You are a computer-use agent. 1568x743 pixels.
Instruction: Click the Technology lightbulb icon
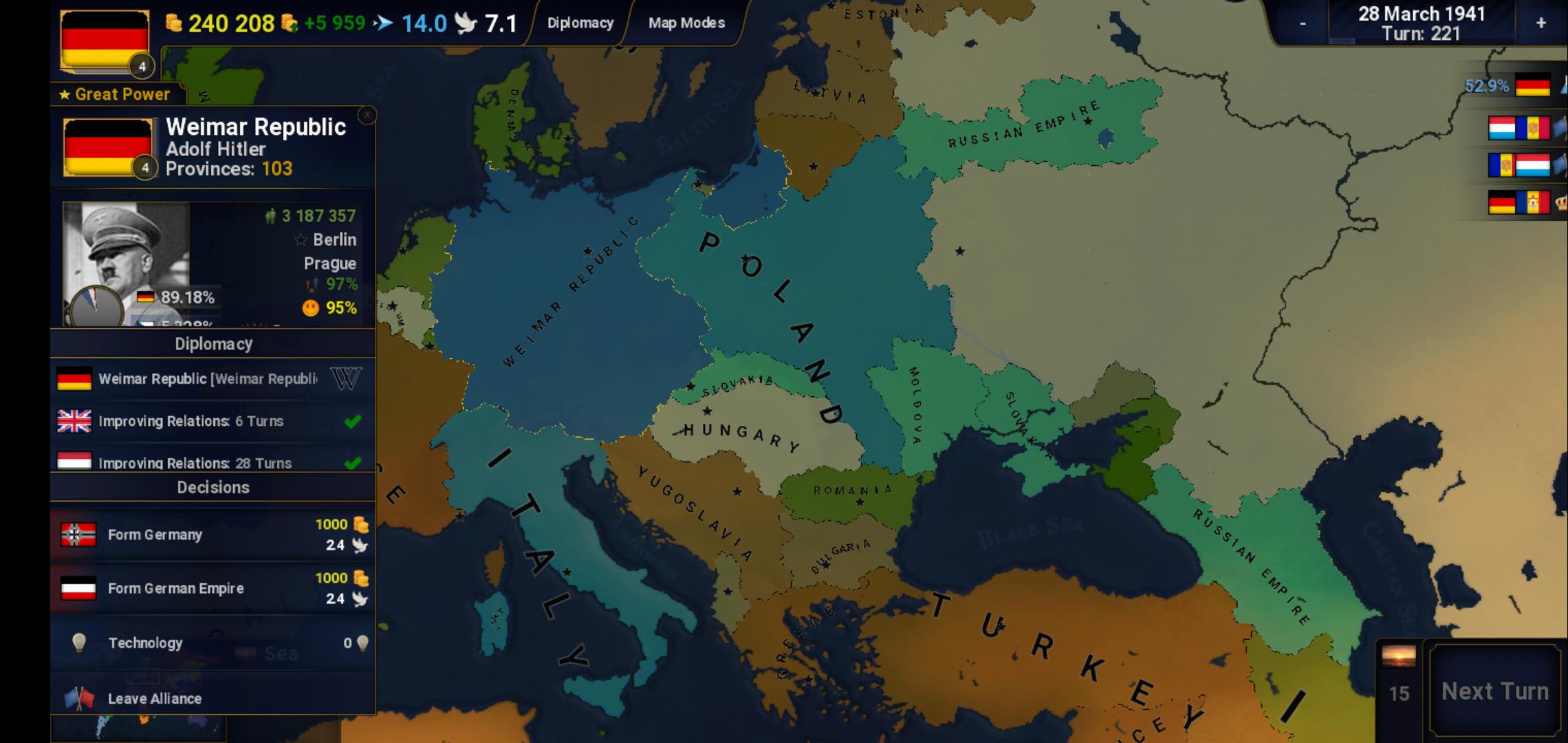point(78,643)
